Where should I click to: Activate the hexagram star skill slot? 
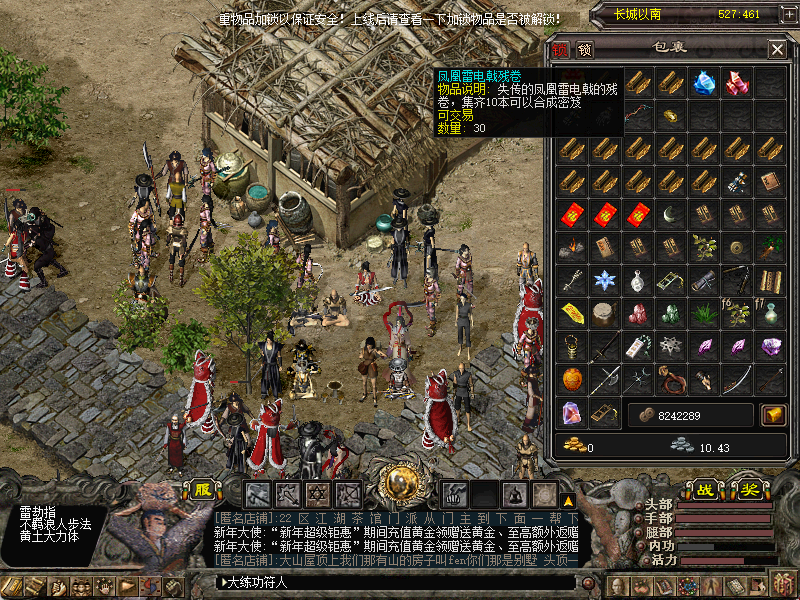pyautogui.click(x=318, y=494)
